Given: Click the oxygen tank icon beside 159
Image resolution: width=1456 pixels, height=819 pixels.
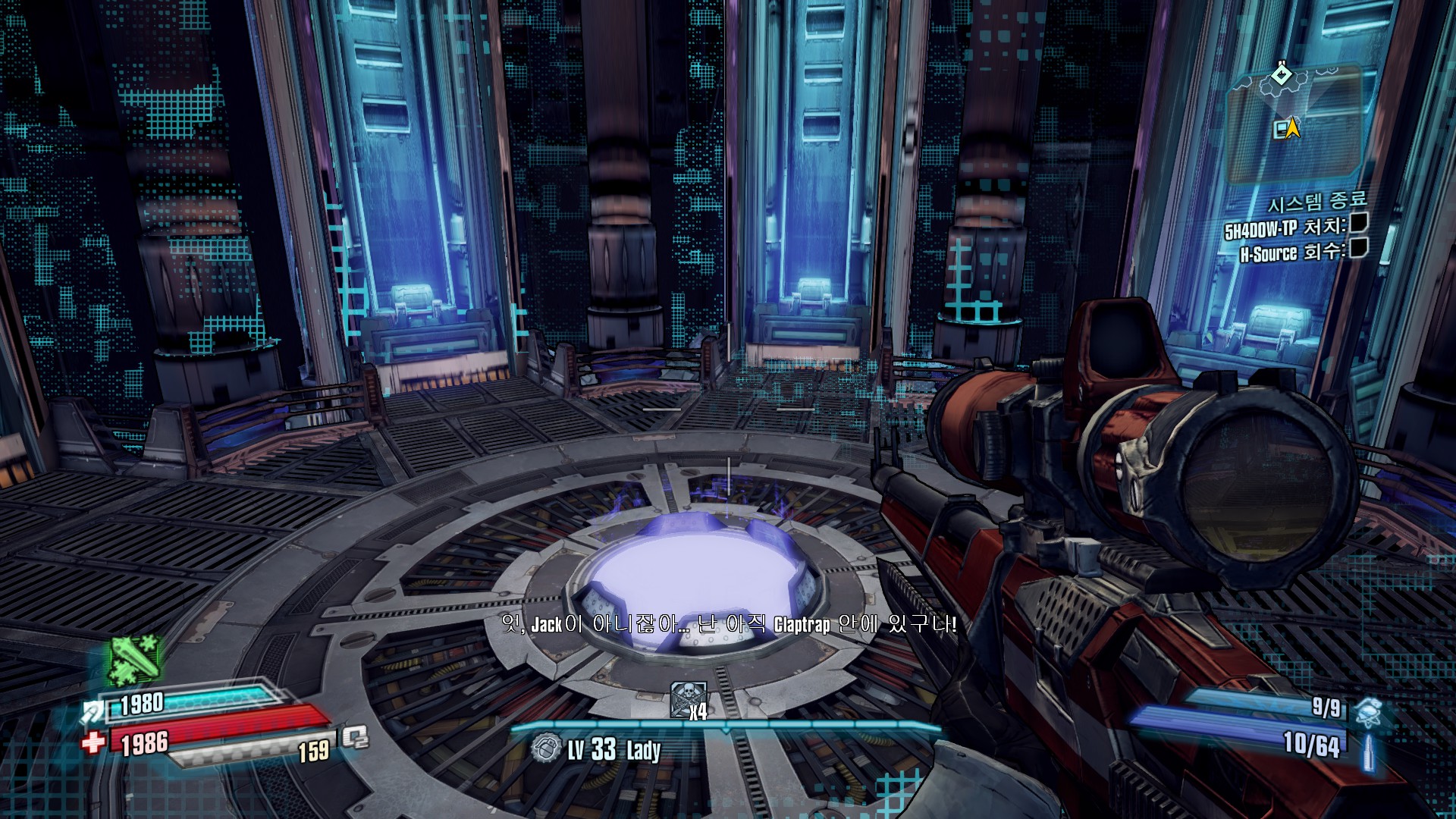Looking at the screenshot, I should point(355,737).
